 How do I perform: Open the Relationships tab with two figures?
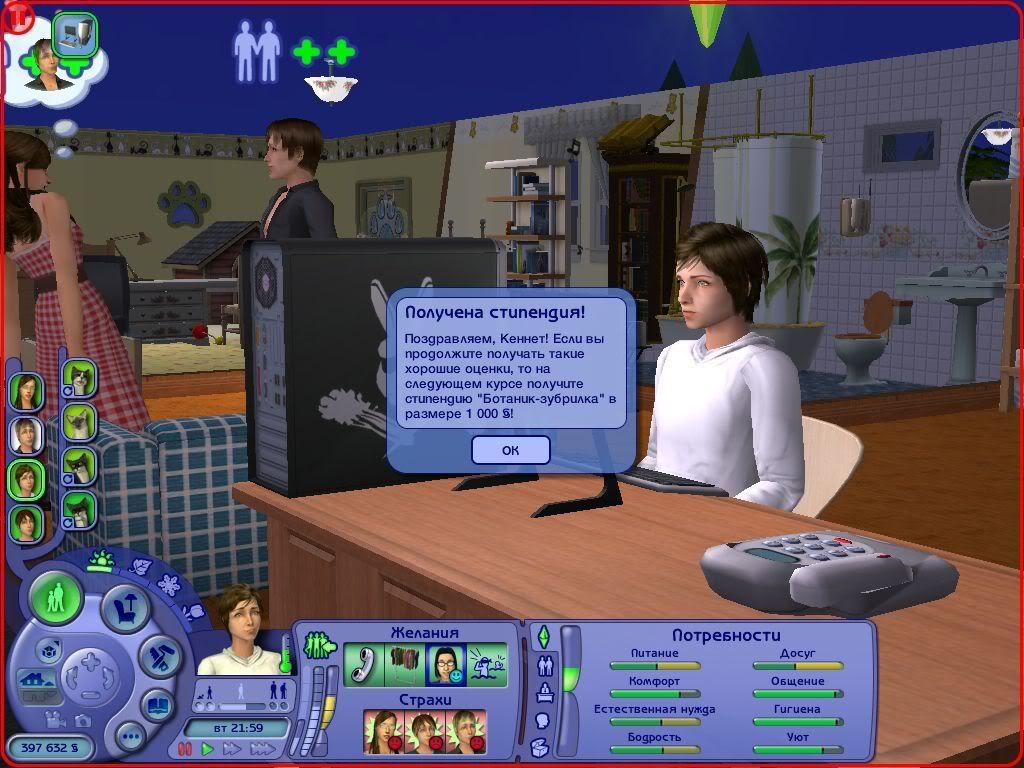[x=545, y=664]
